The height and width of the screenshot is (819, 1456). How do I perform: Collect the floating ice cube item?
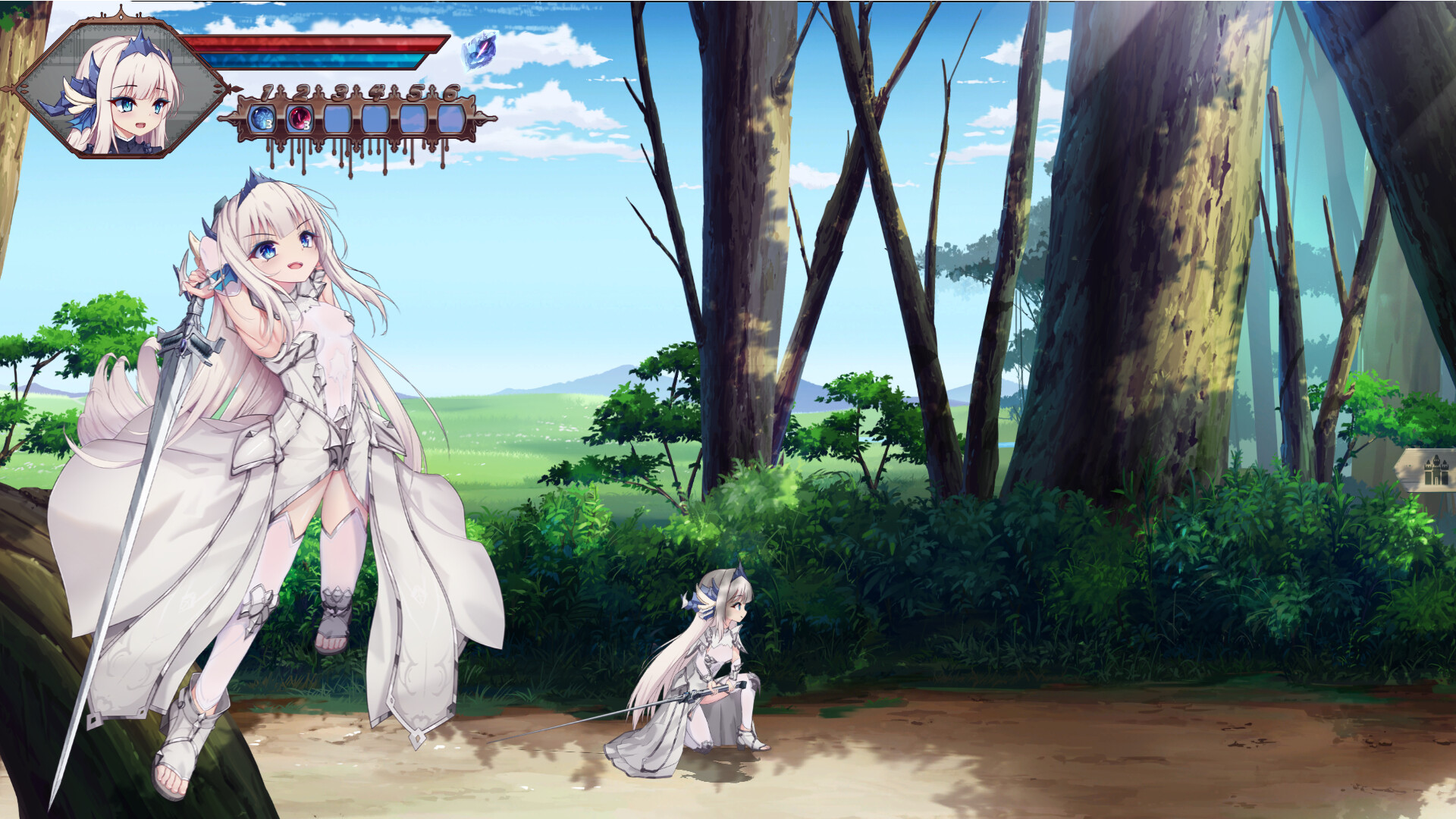(x=480, y=50)
